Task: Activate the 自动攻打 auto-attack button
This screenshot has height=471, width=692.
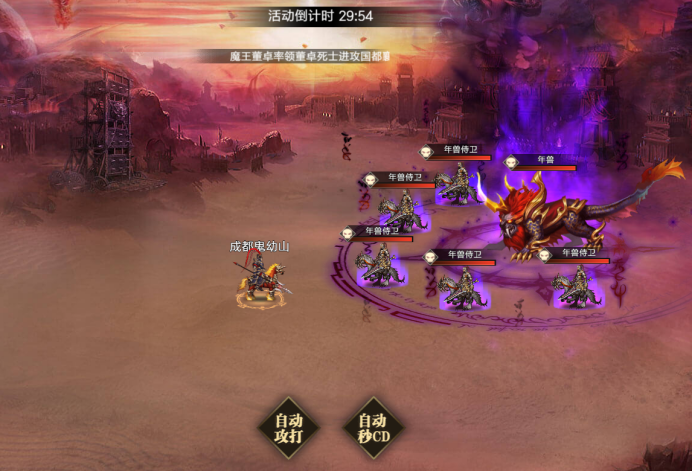Action: tap(288, 428)
